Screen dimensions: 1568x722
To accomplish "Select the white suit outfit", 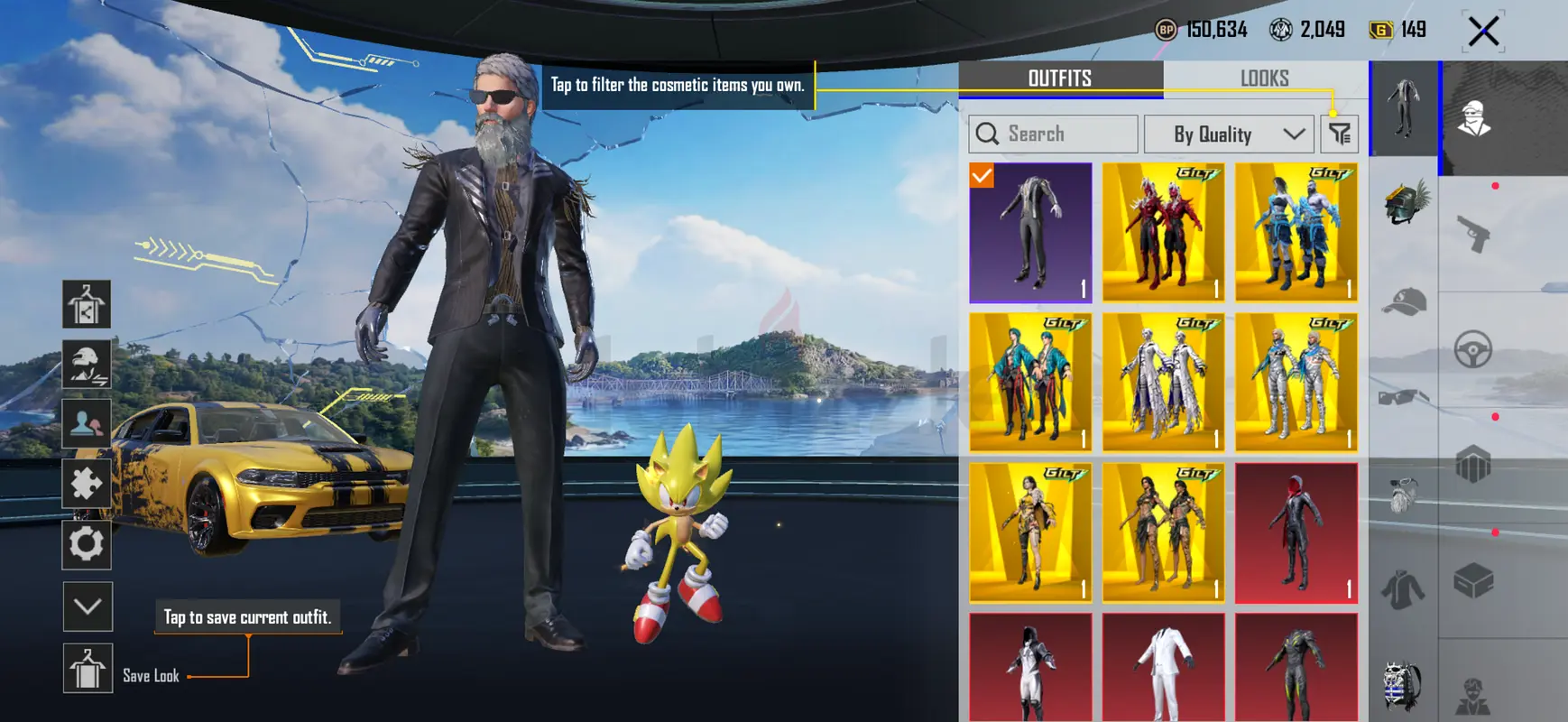I will (1163, 668).
